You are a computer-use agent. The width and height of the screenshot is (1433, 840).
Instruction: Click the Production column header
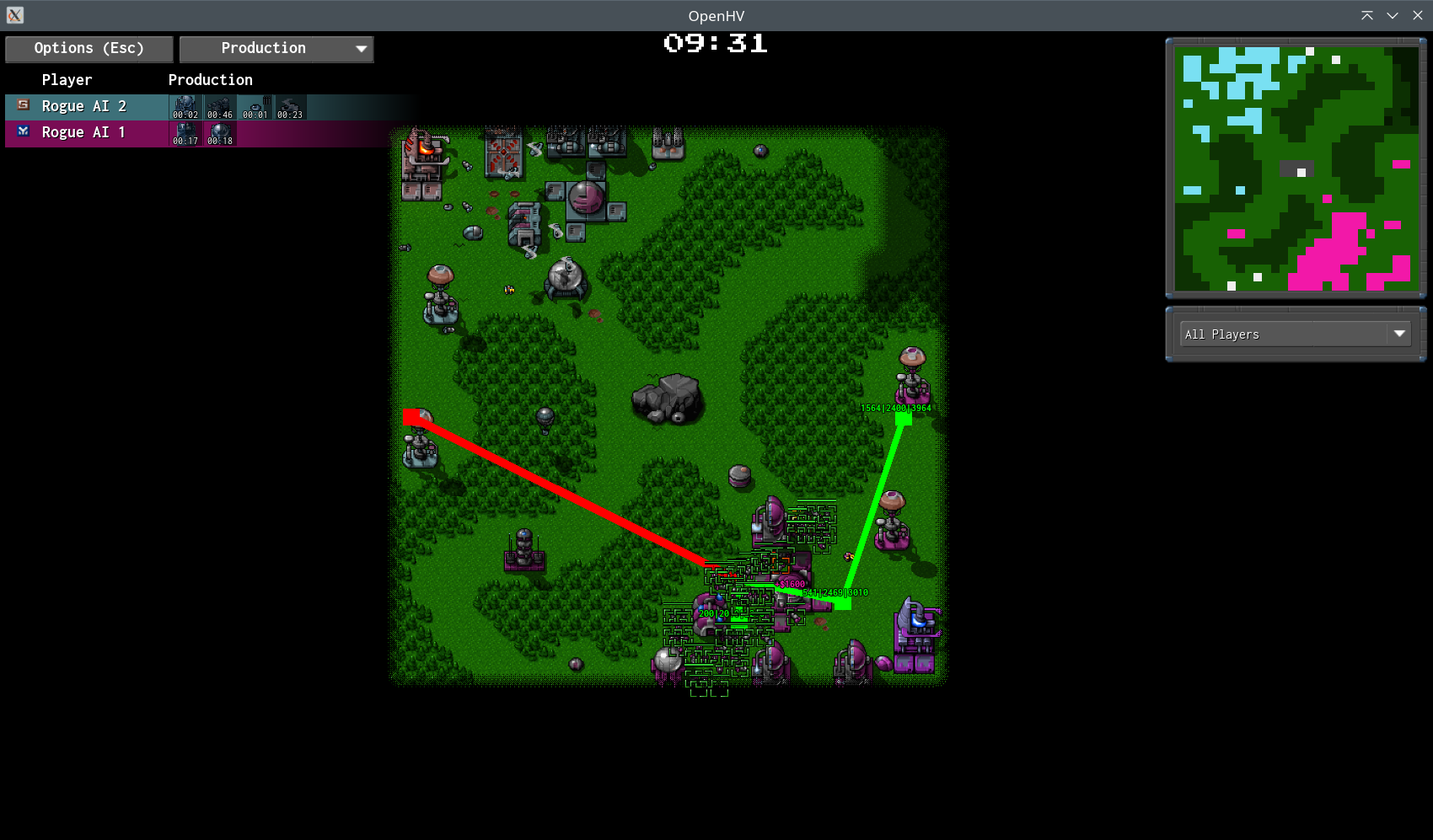point(210,79)
